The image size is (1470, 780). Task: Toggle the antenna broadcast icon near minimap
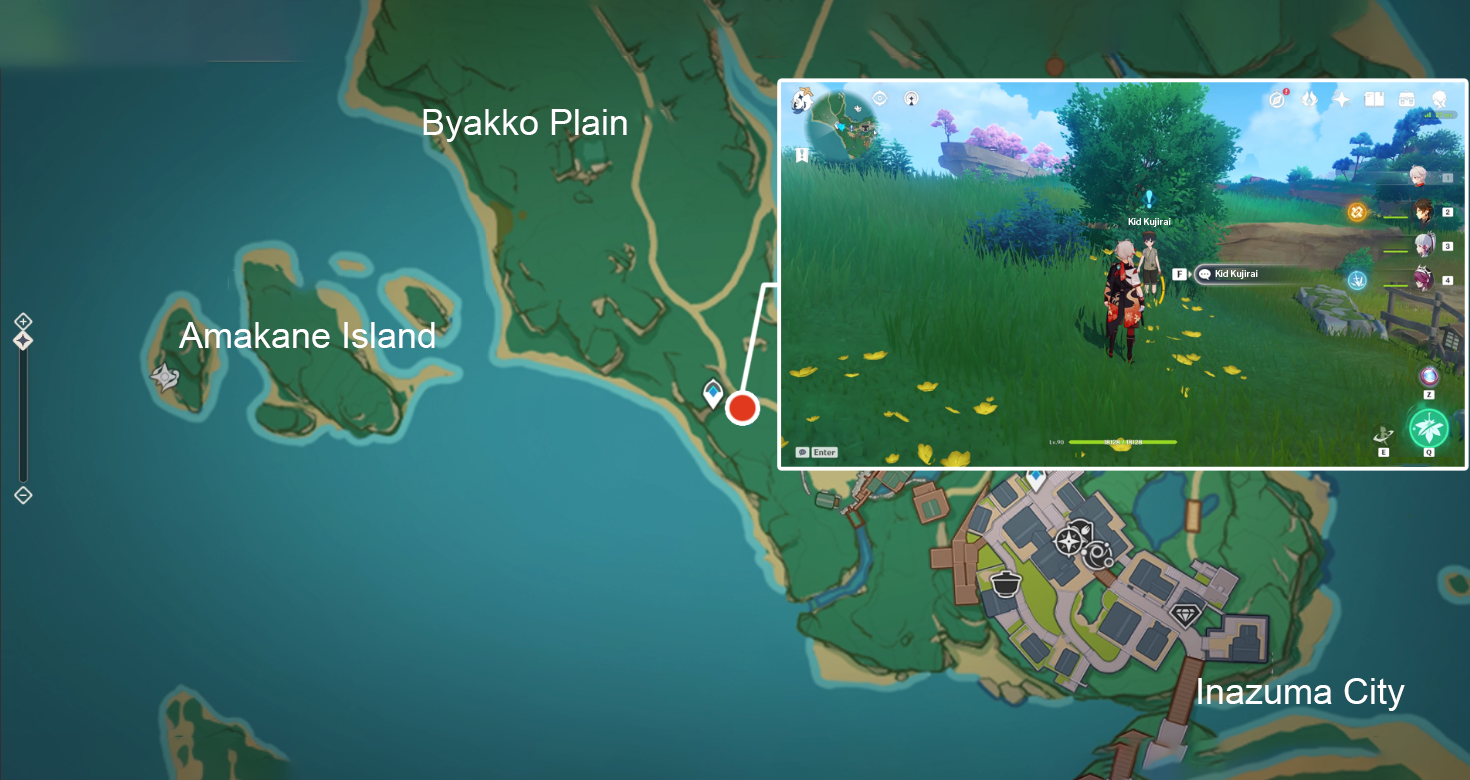(912, 98)
